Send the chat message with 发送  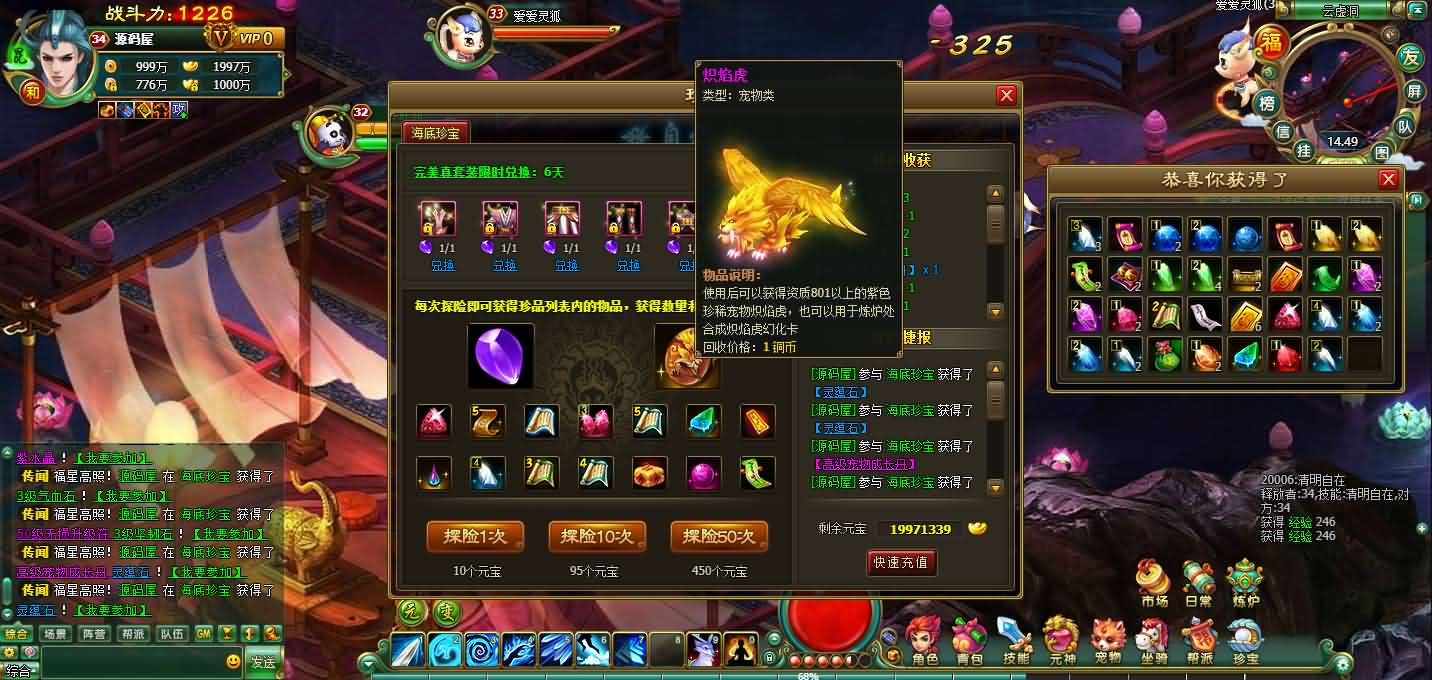263,662
